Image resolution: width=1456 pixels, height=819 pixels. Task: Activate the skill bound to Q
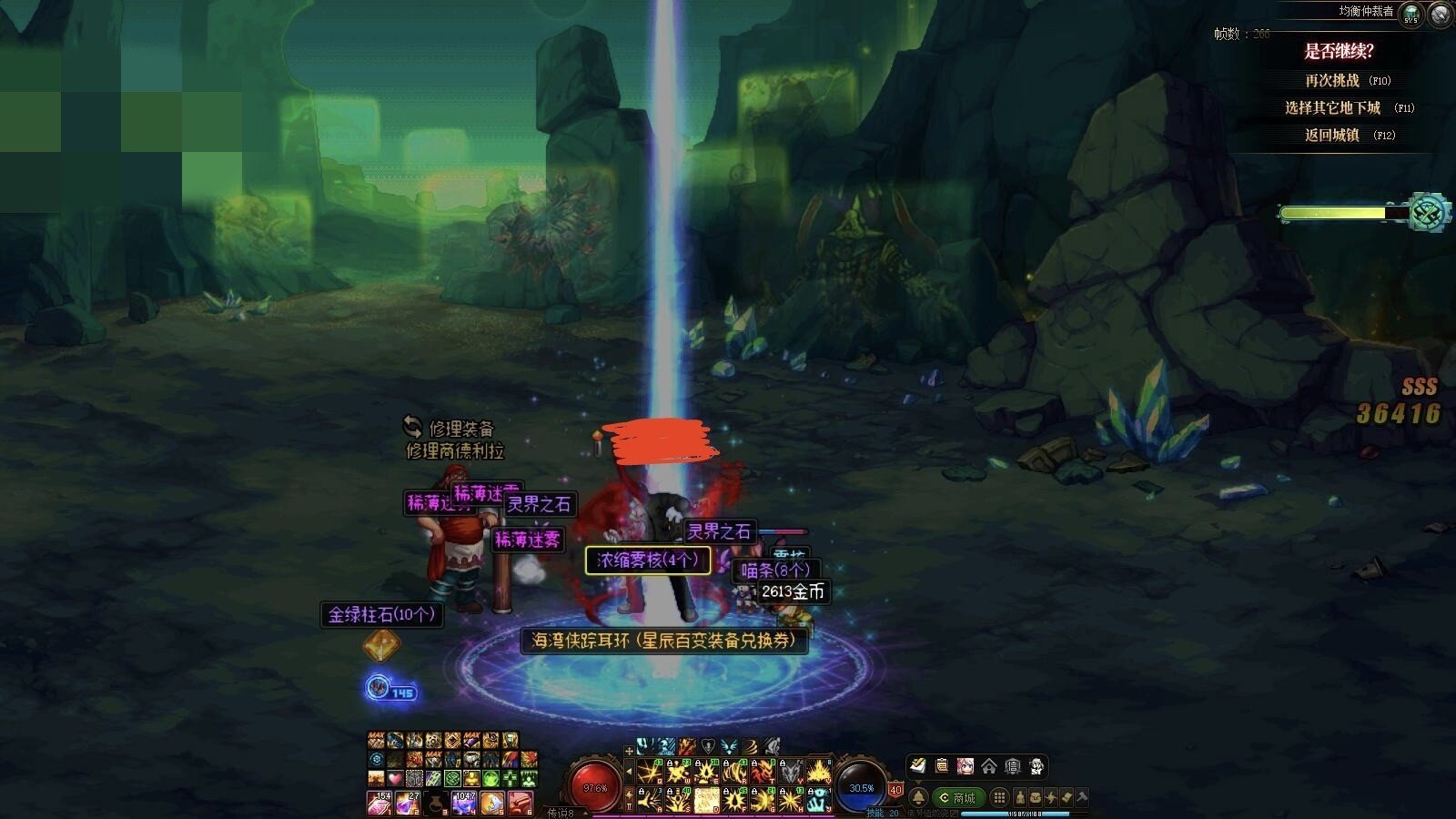[x=651, y=773]
